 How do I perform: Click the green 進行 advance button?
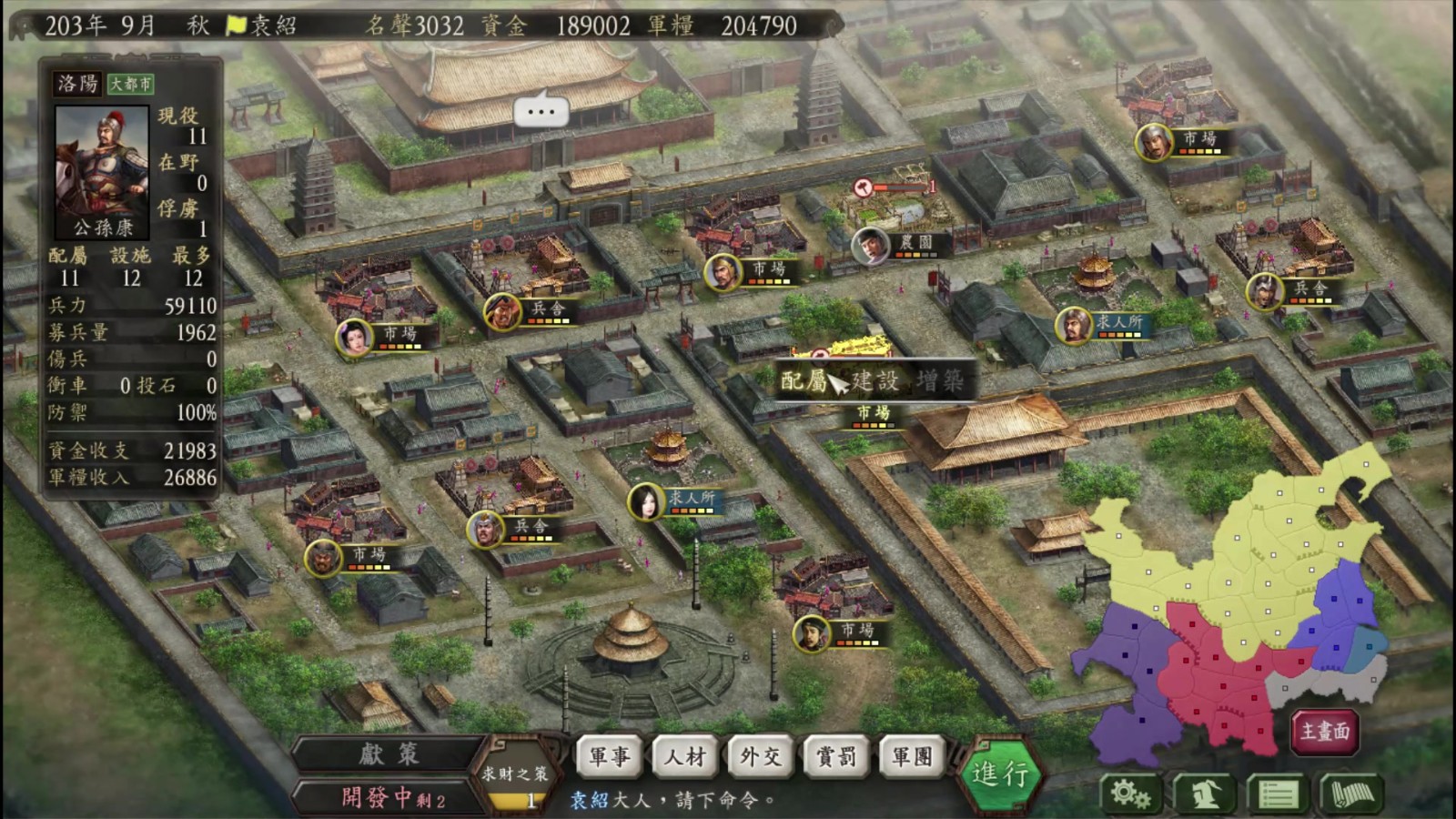(x=999, y=774)
